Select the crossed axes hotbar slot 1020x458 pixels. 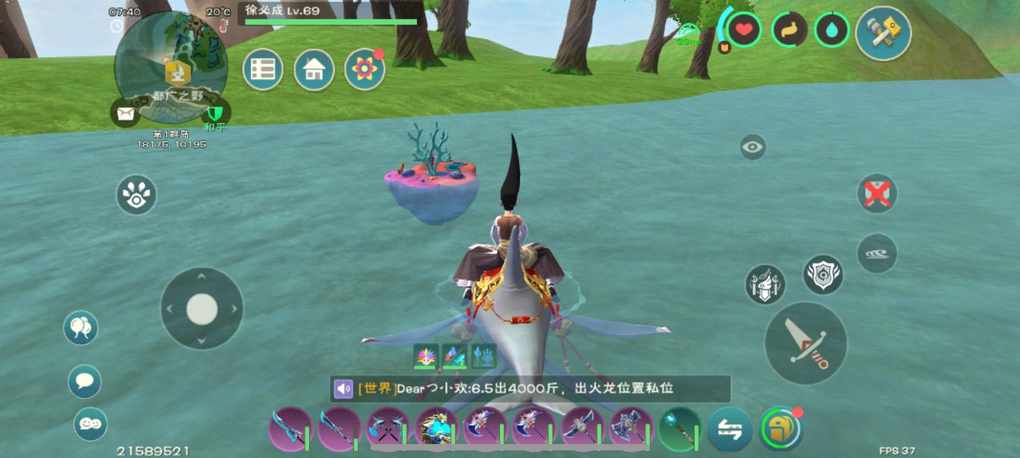(x=386, y=429)
